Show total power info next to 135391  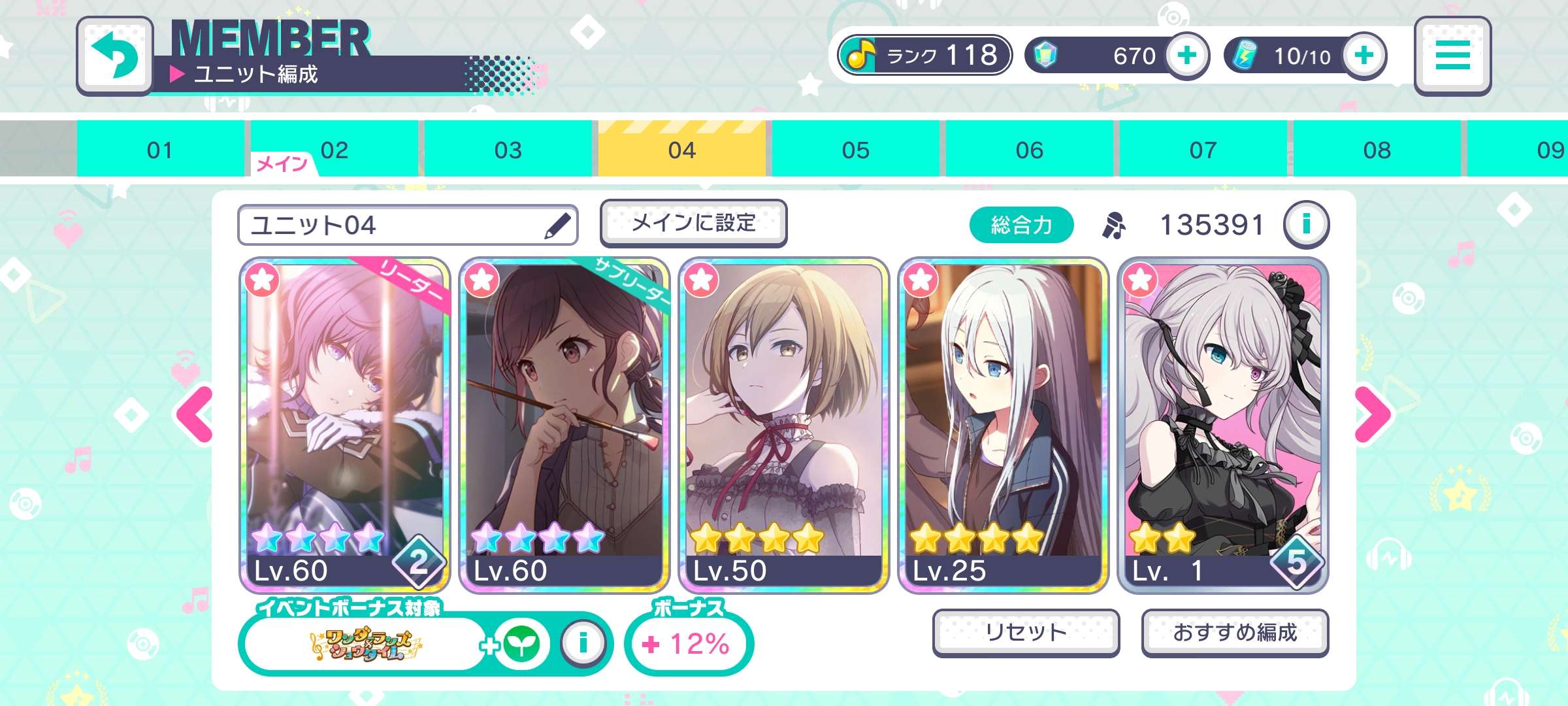1305,225
